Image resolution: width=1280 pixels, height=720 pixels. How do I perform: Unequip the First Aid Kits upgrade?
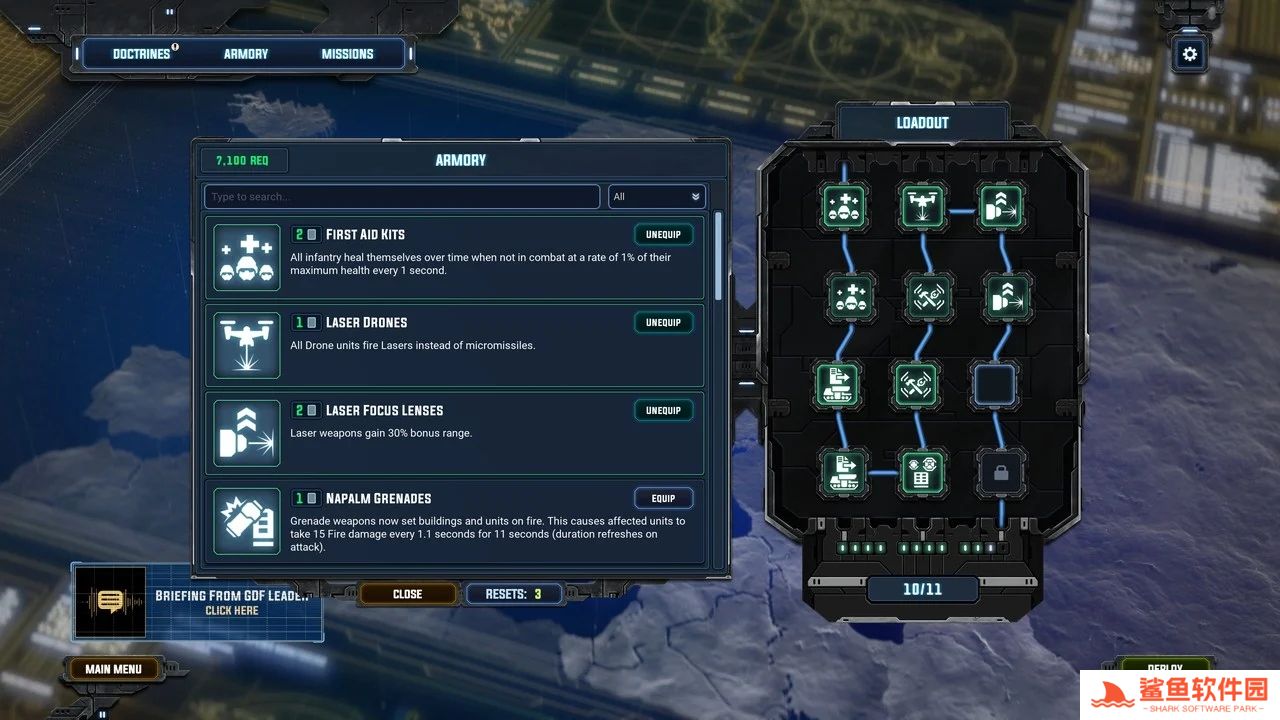663,235
